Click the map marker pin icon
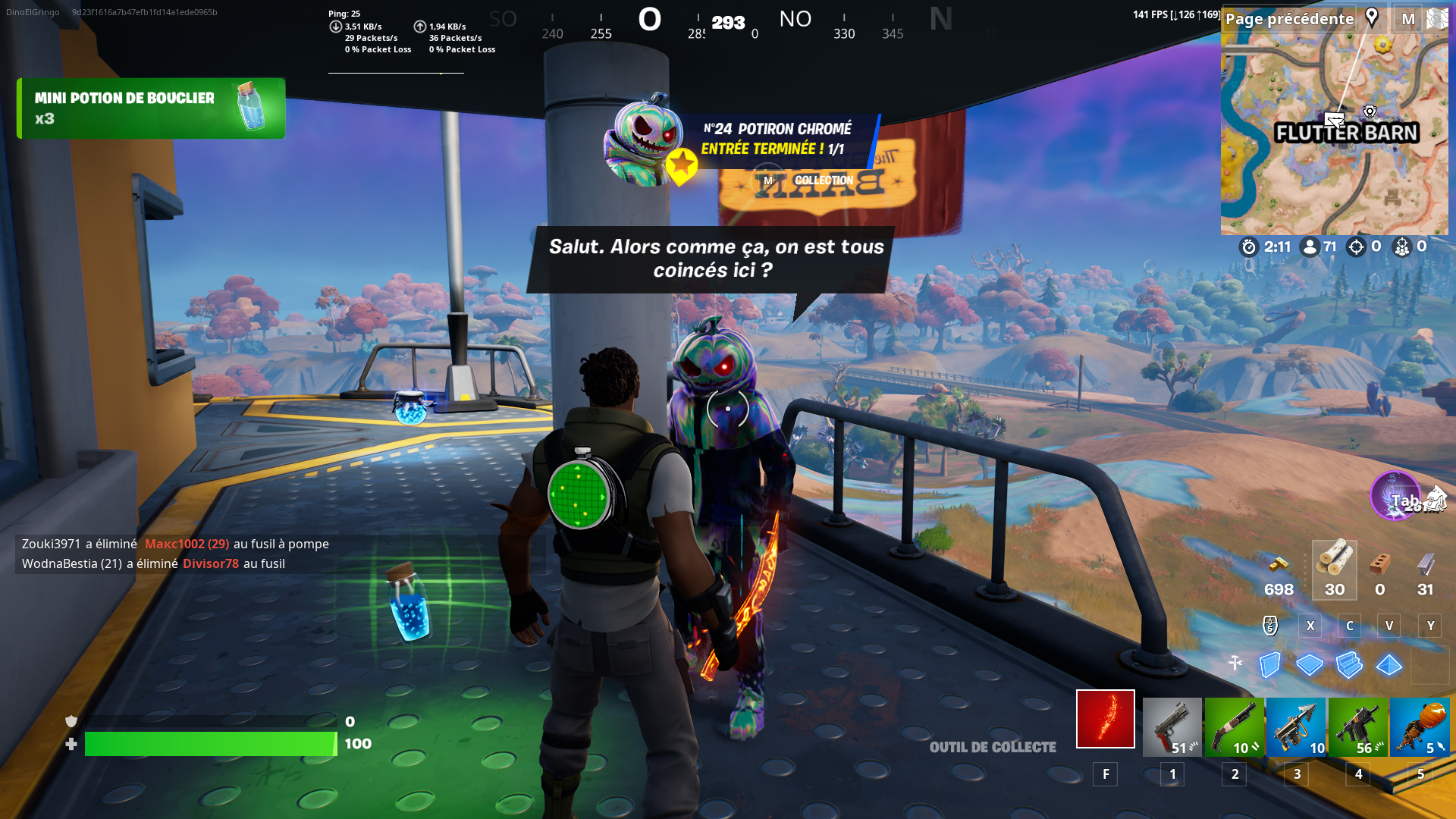The height and width of the screenshot is (819, 1456). [x=1371, y=17]
